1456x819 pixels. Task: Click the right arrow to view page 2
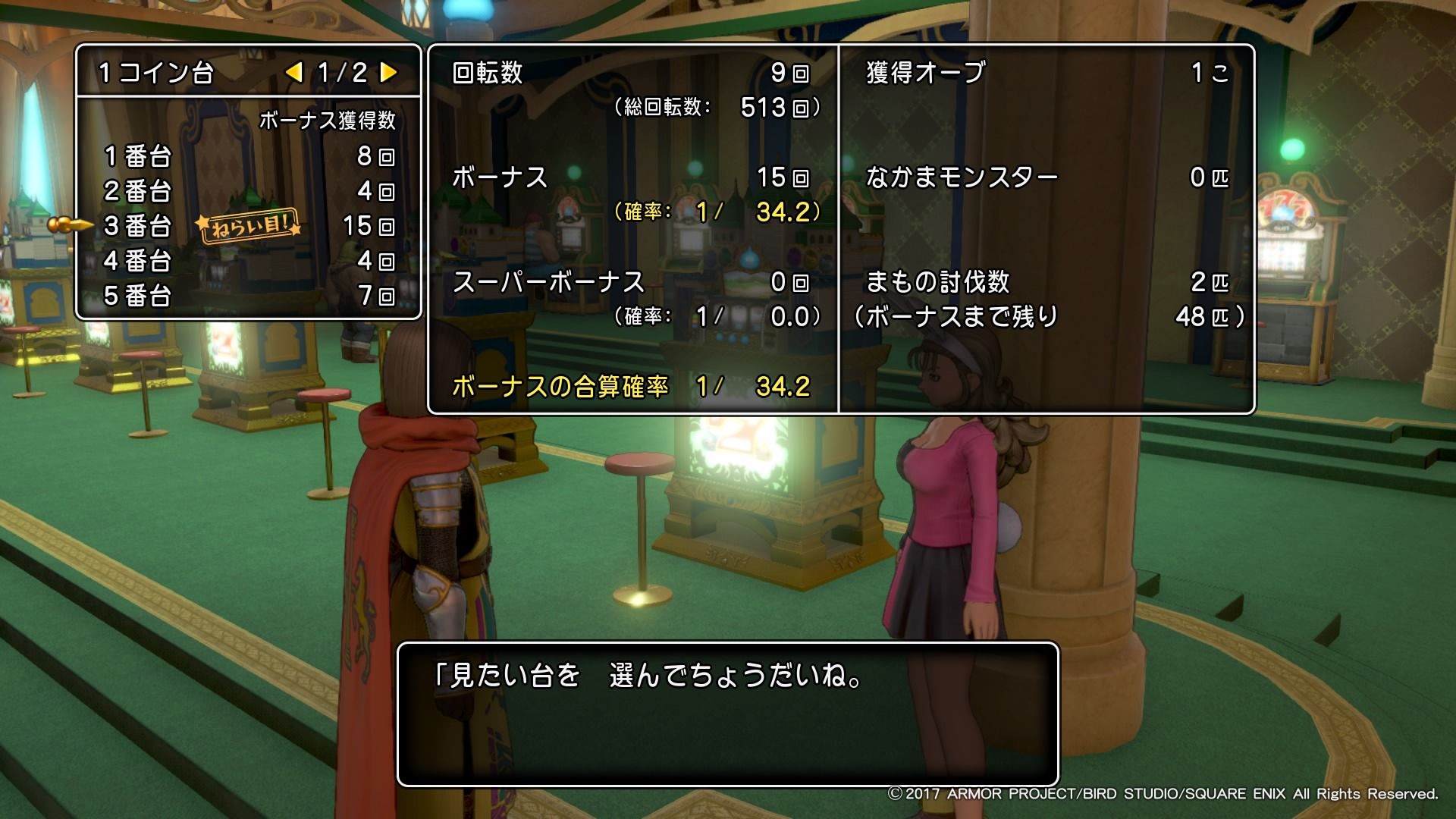point(388,74)
